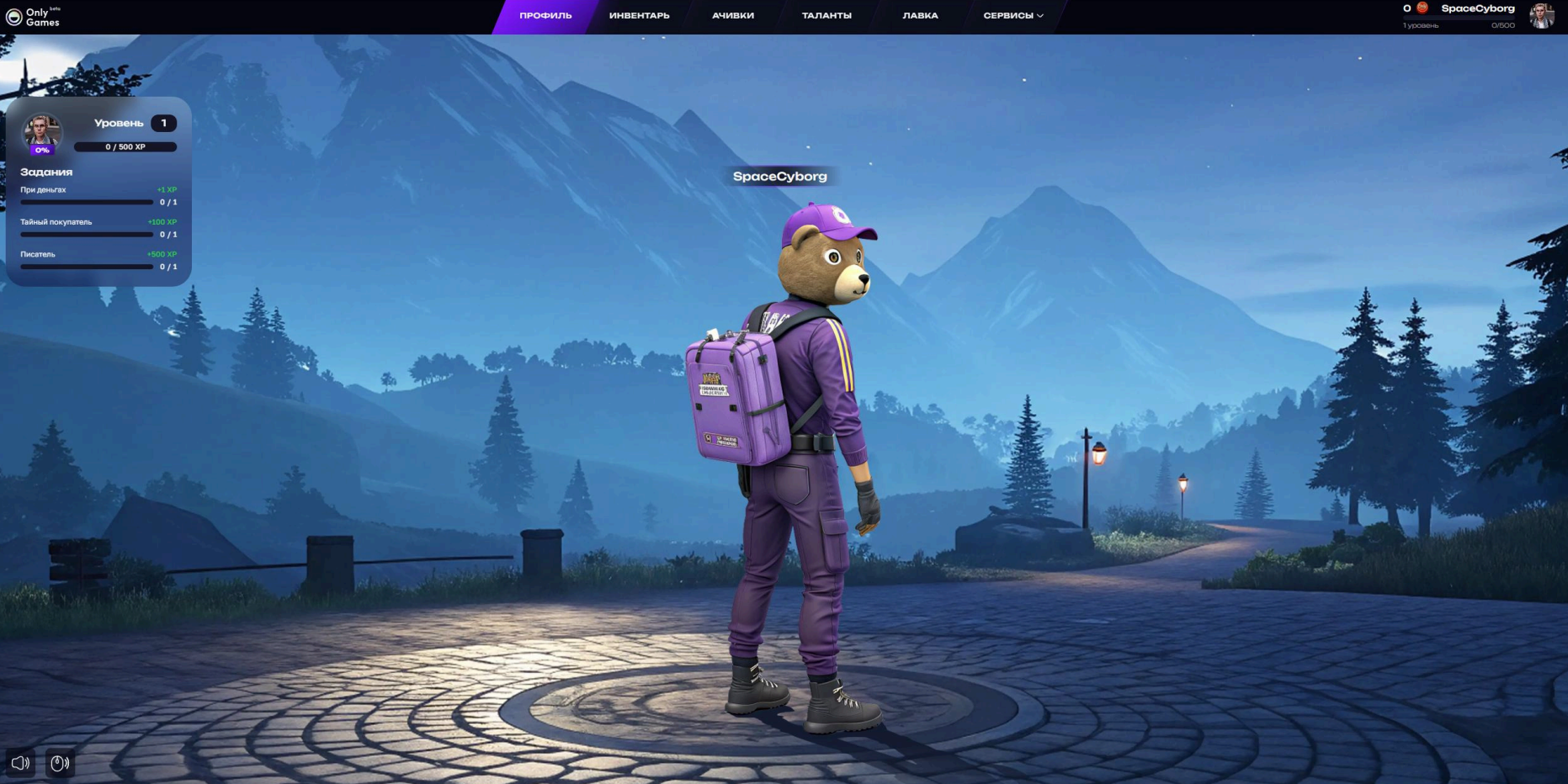Toggle the mouse click sound button
Screen dimensions: 1568x784
coord(60,763)
